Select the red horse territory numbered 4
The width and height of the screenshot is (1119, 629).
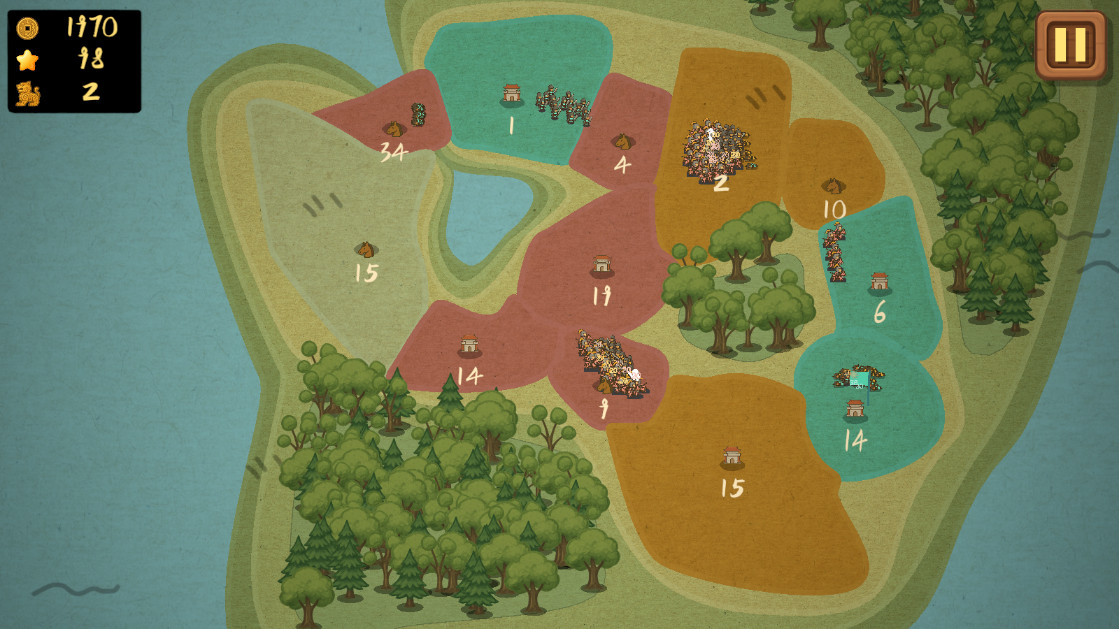[622, 143]
